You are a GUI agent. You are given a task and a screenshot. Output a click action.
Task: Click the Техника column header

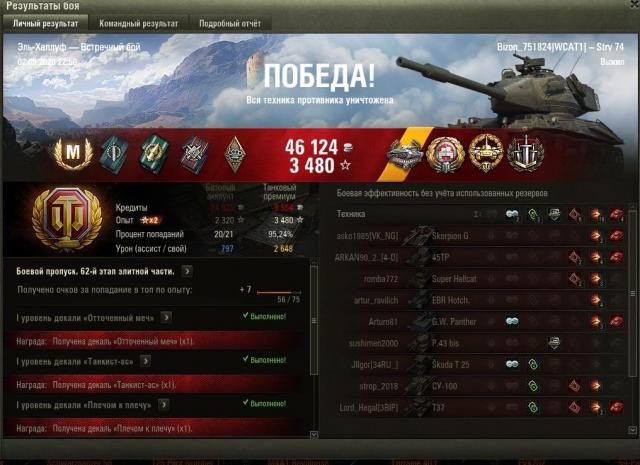352,214
